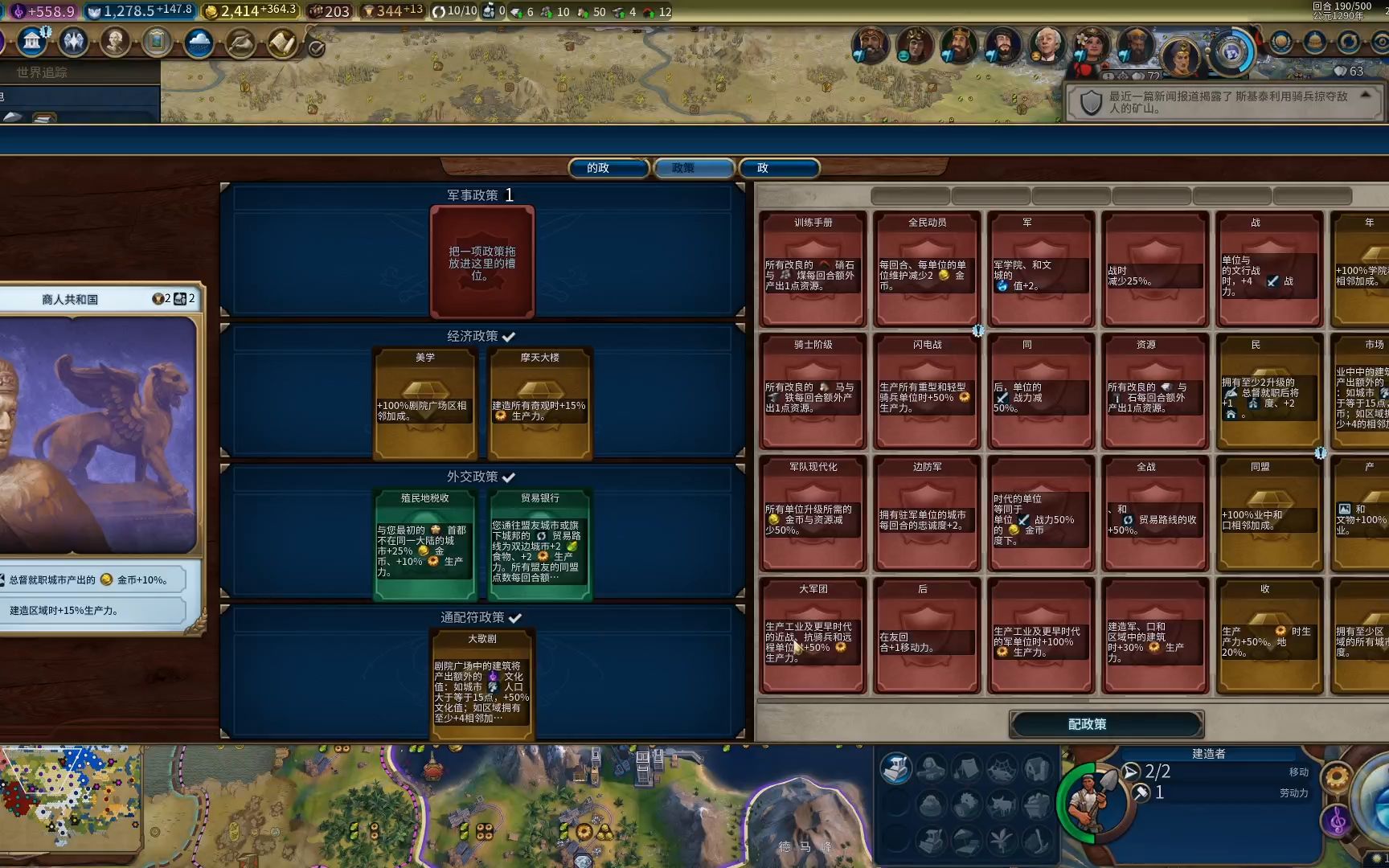Select the 闪电战 policy card

pos(927,391)
